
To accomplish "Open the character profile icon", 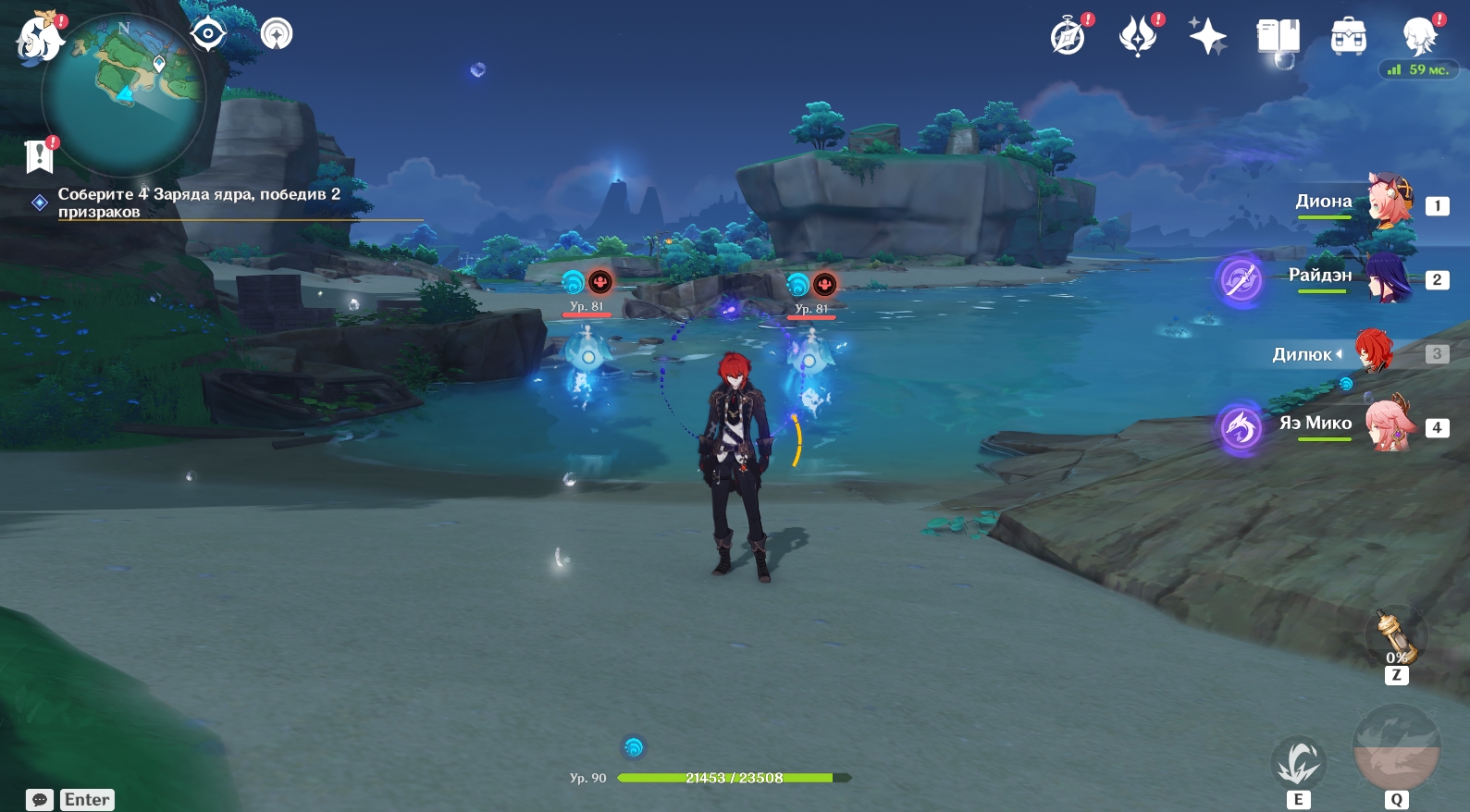I will 1419,37.
